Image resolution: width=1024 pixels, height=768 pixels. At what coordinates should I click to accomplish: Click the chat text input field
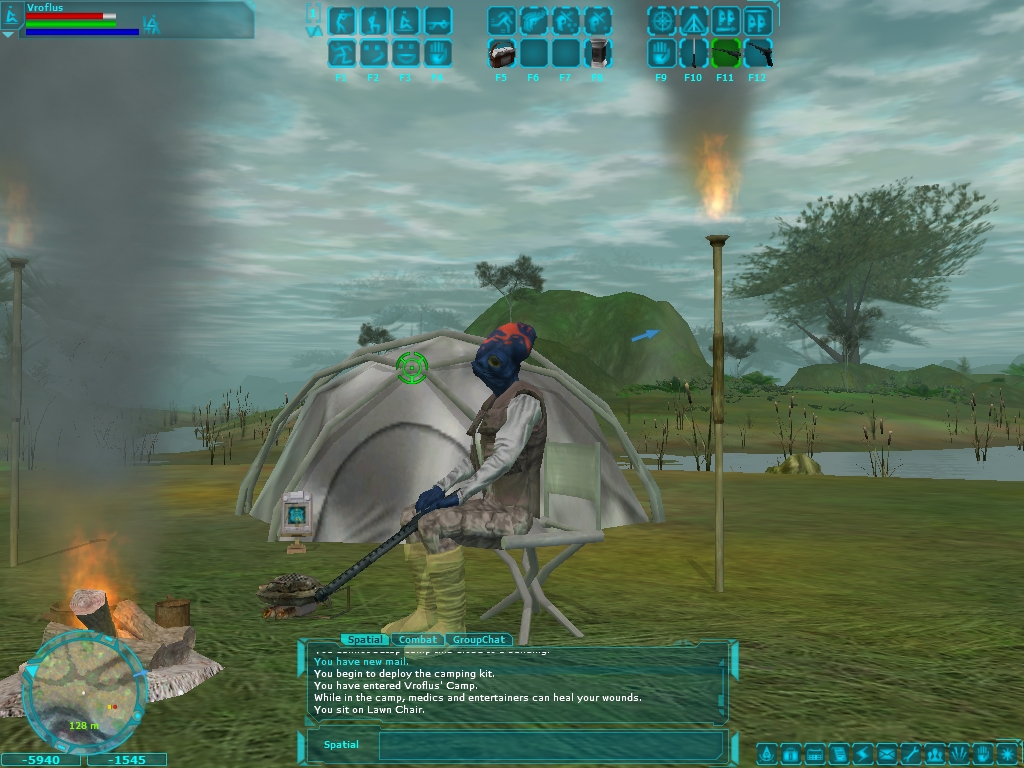(x=550, y=745)
